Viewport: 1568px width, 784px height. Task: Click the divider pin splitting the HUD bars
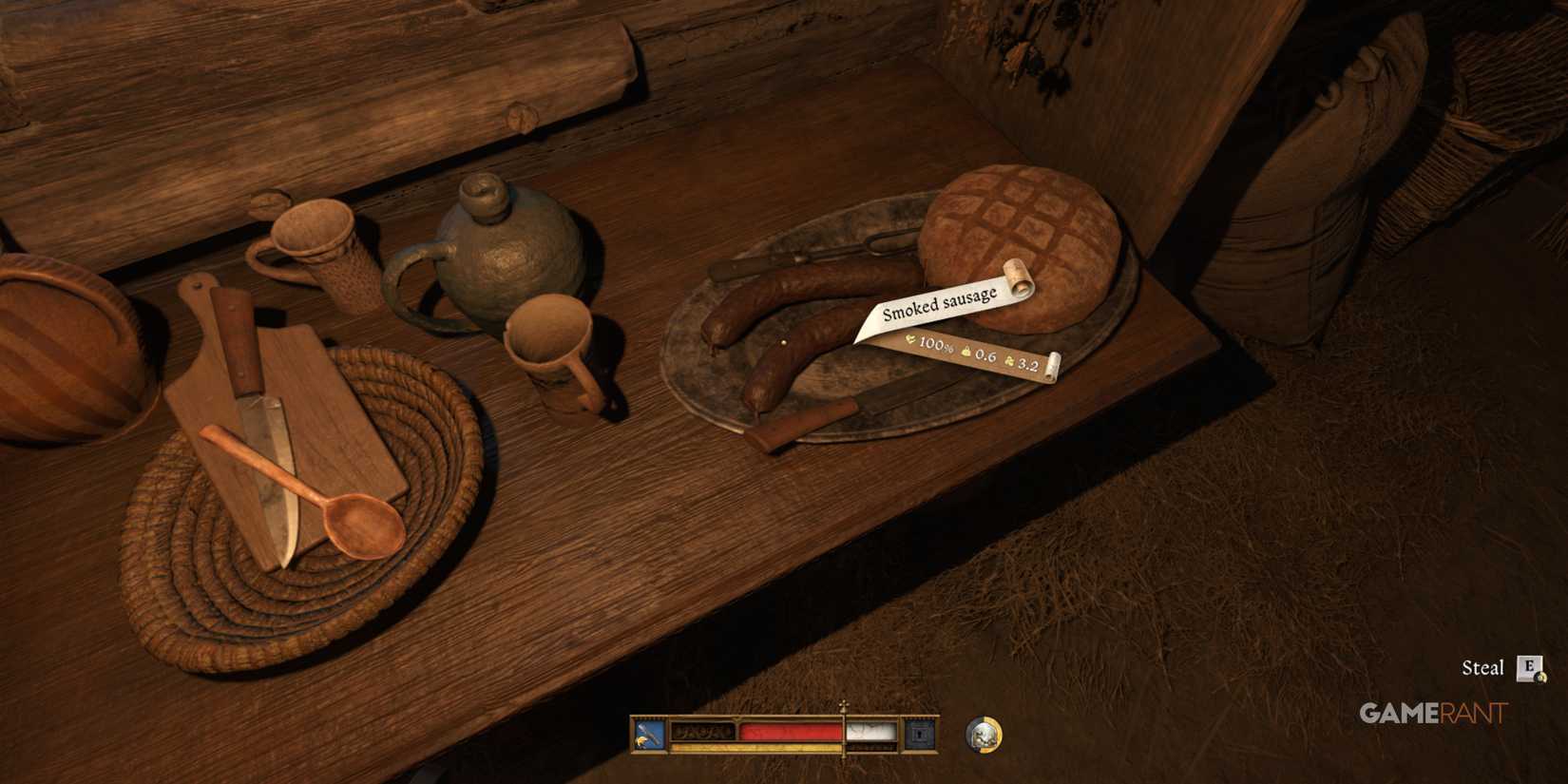[x=844, y=732]
